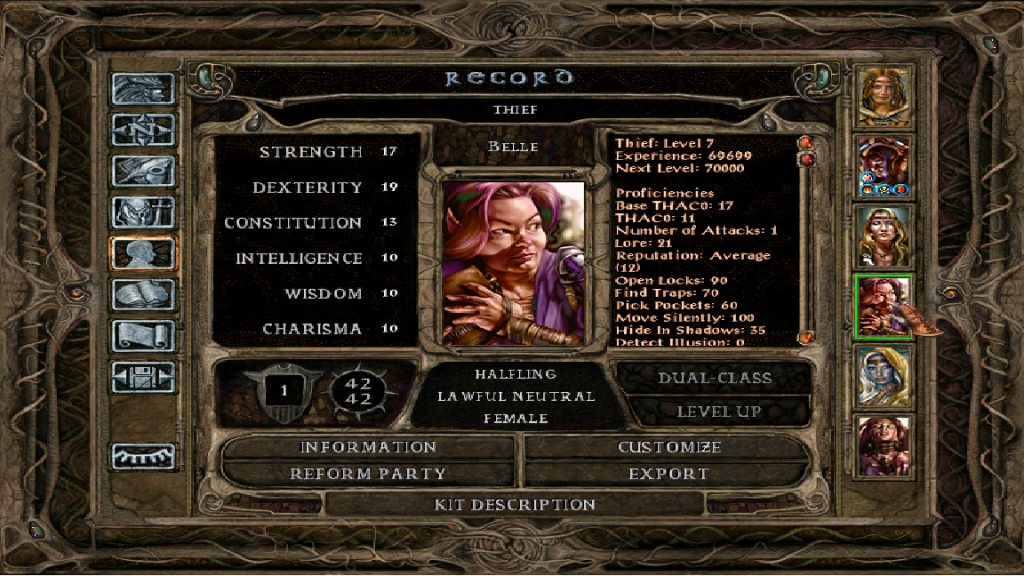Screen dimensions: 1024x576
Task: Open the mage spellbook via the open-book icon
Action: point(144,294)
